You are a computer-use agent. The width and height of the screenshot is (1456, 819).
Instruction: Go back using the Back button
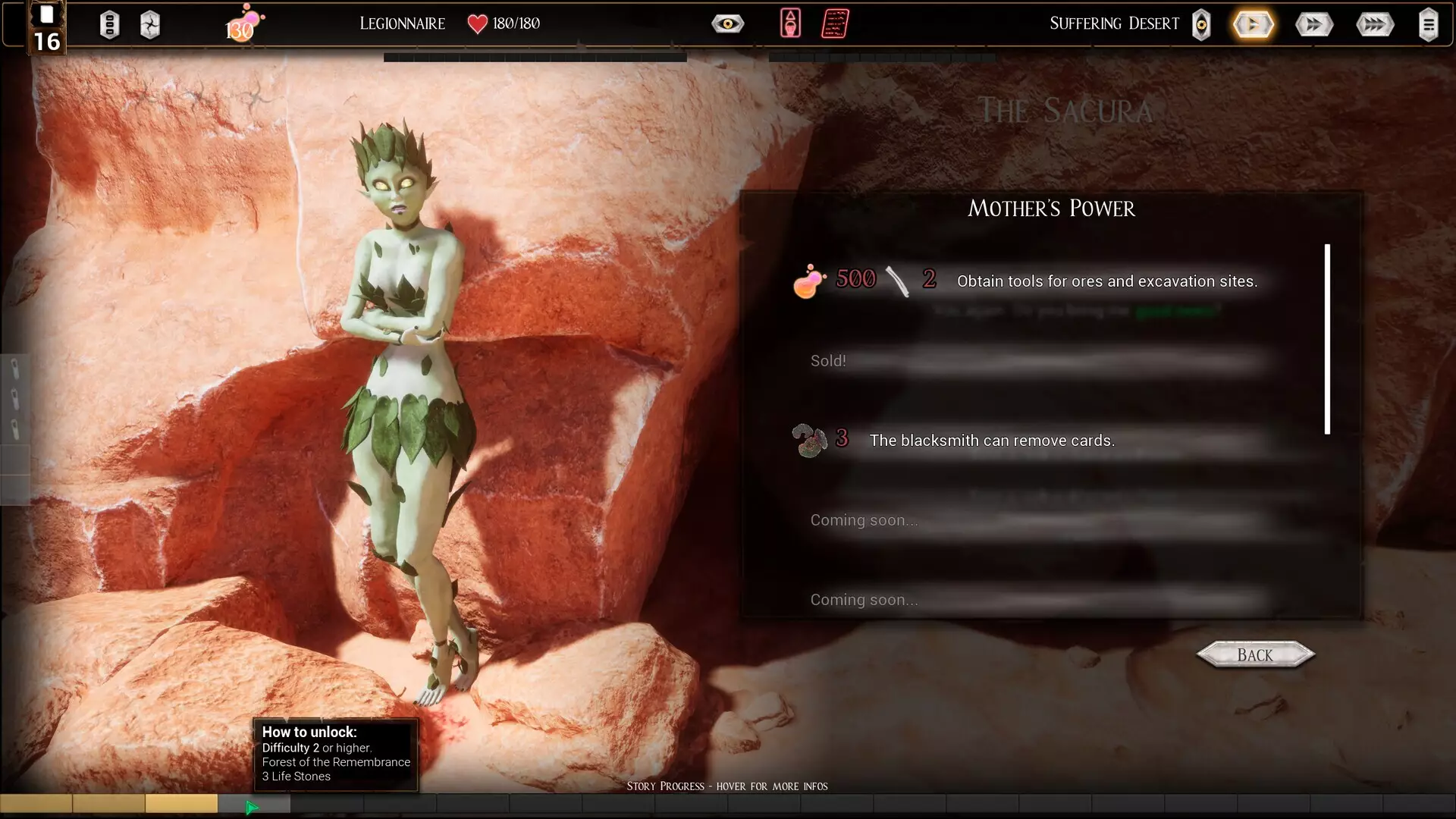1255,654
